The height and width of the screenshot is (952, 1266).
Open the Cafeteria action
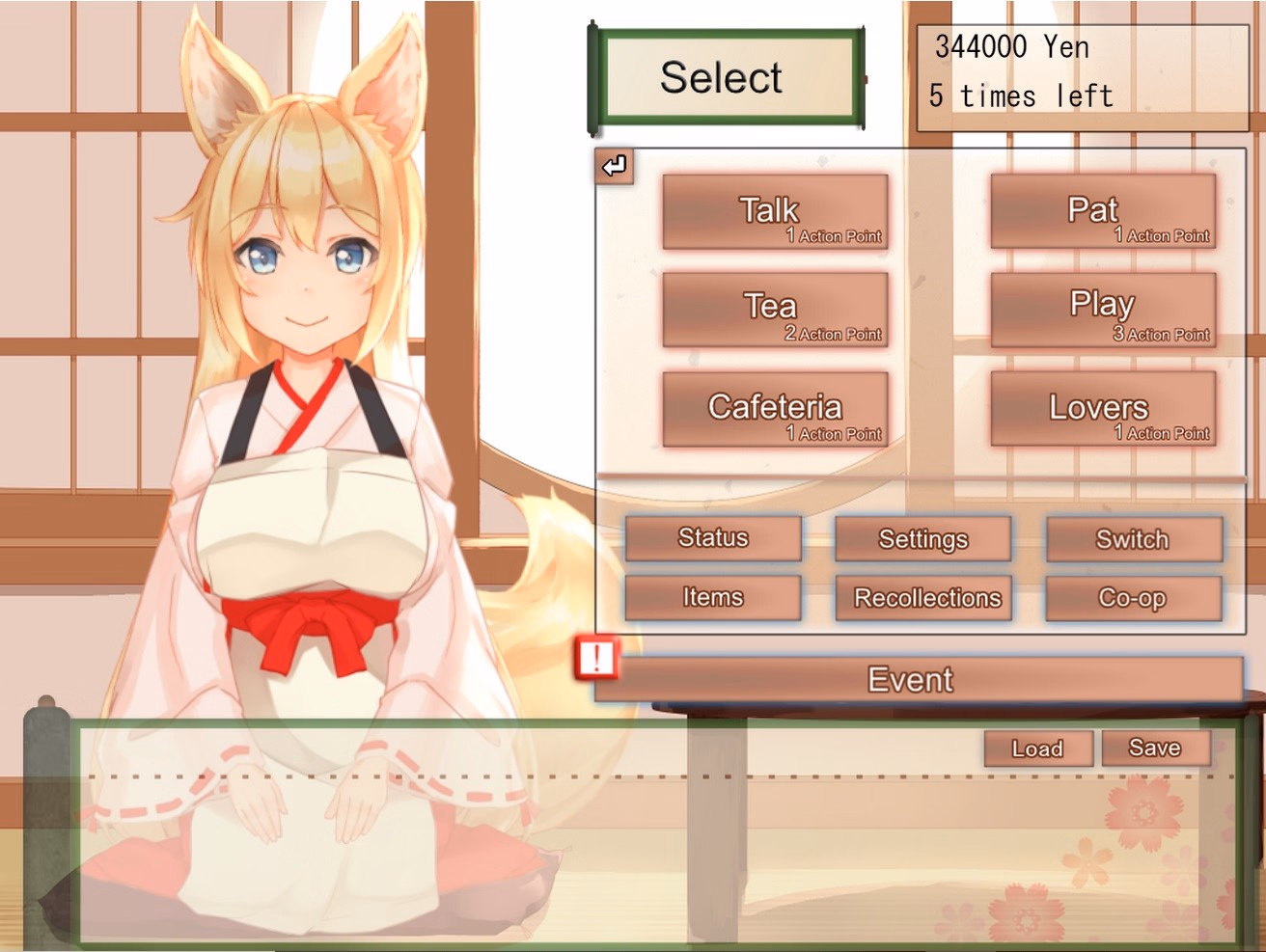click(x=775, y=411)
